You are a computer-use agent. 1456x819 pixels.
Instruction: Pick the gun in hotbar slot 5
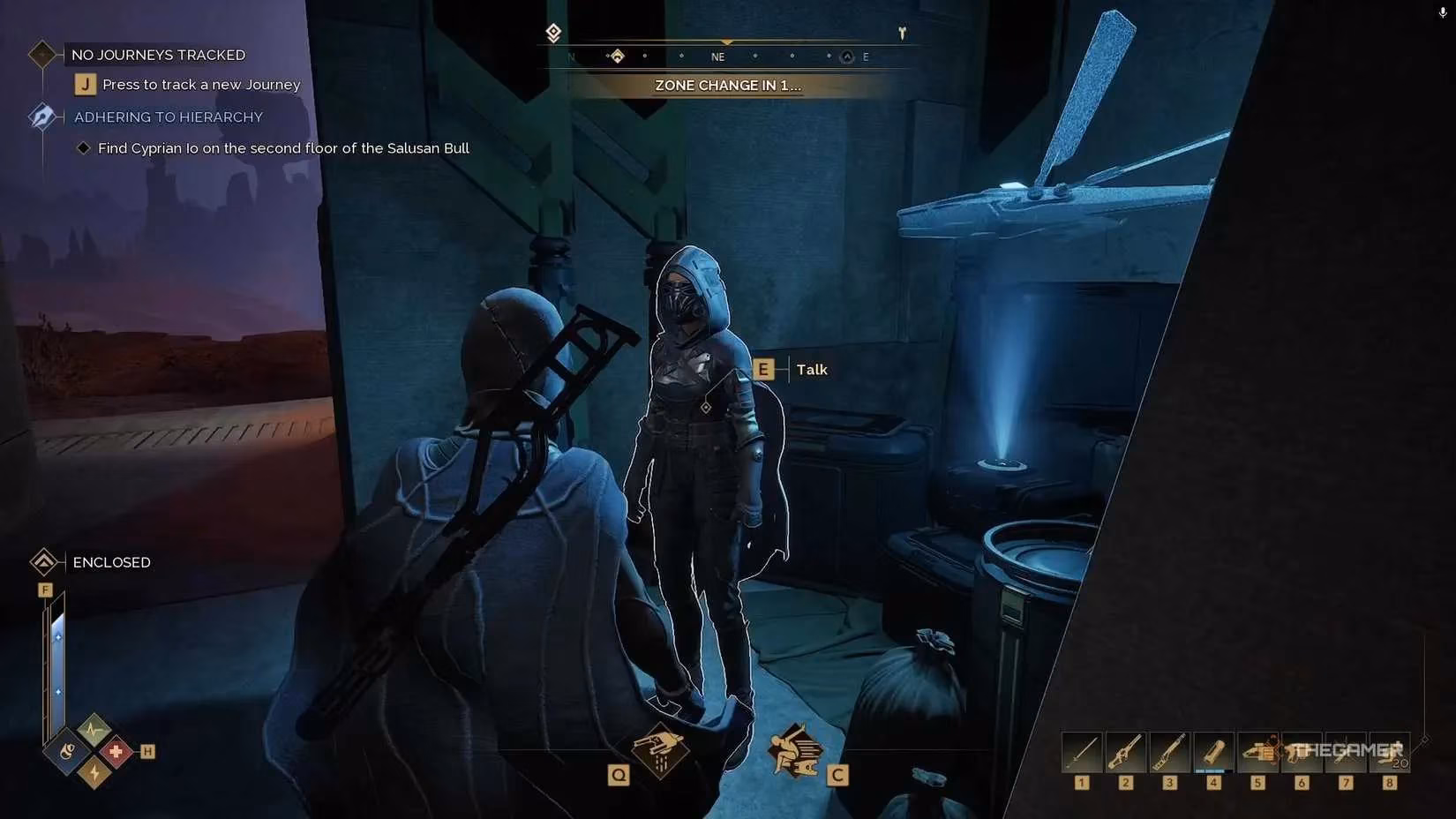pyautogui.click(x=1257, y=753)
